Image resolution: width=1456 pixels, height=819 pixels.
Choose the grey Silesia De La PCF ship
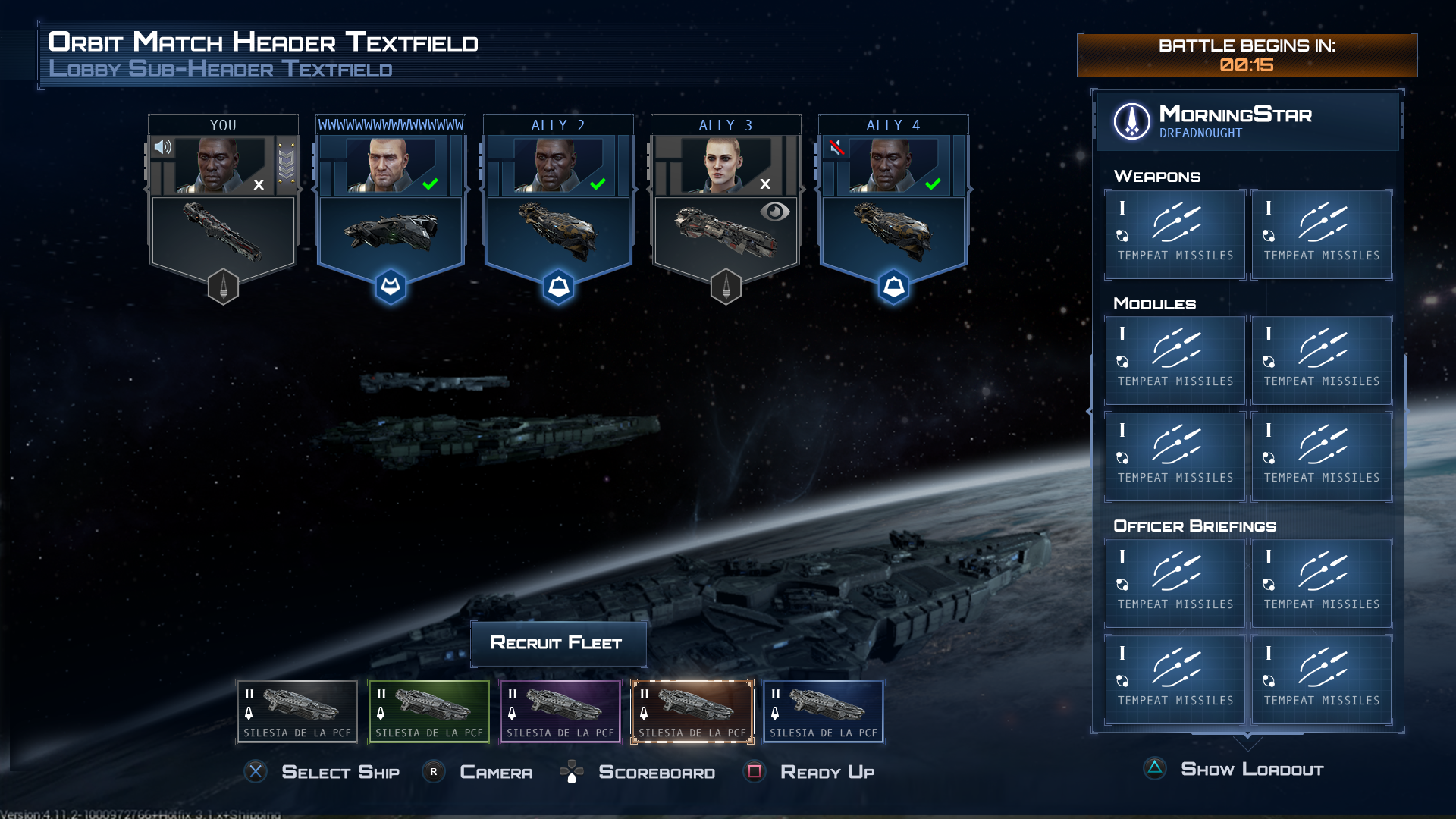click(297, 711)
